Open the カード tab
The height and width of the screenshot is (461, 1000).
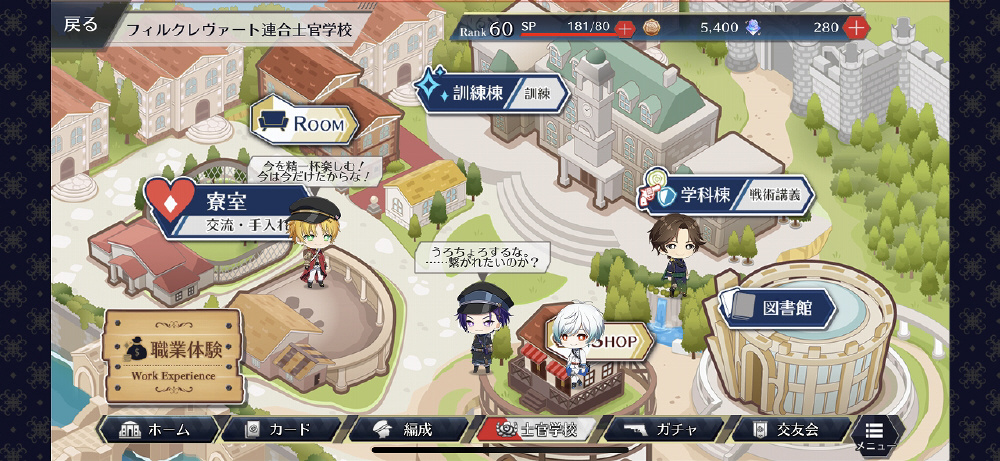(x=280, y=429)
